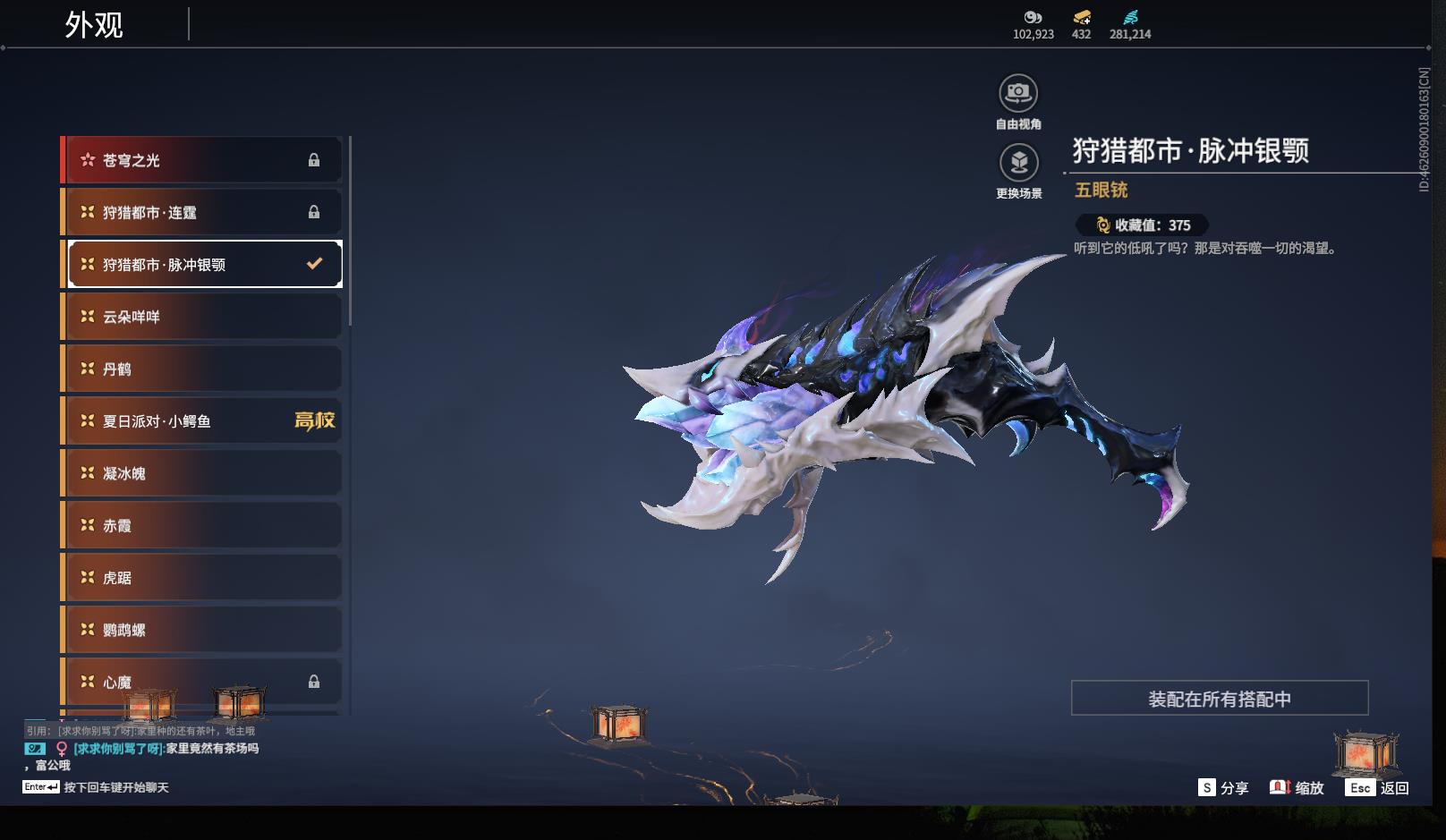This screenshot has height=840, width=1446.
Task: Click the gold ticket currency icon
Action: tap(1081, 17)
